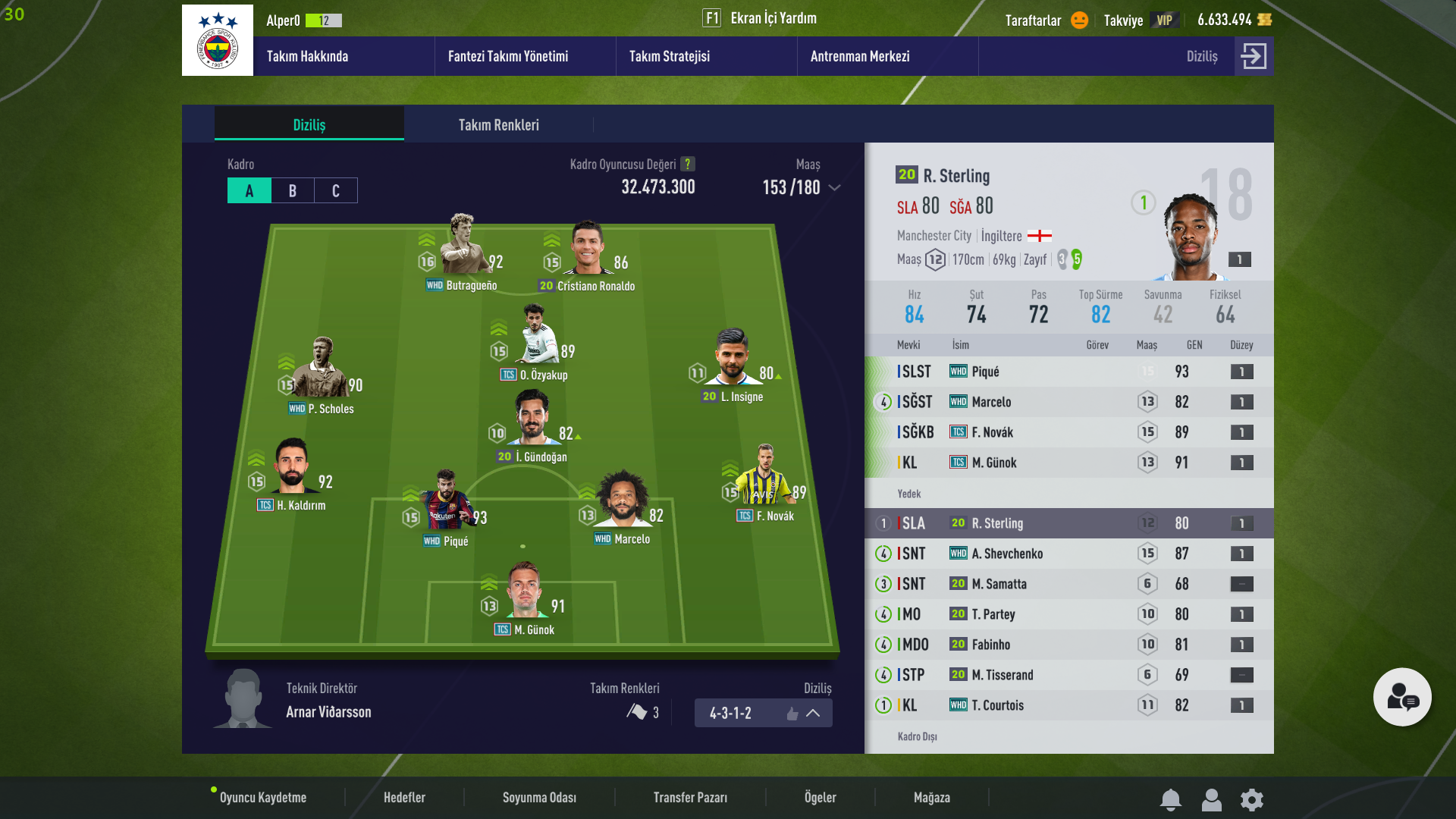Viewport: 1456px width, 819px height.
Task: Open the chat support bubble button
Action: (1402, 697)
